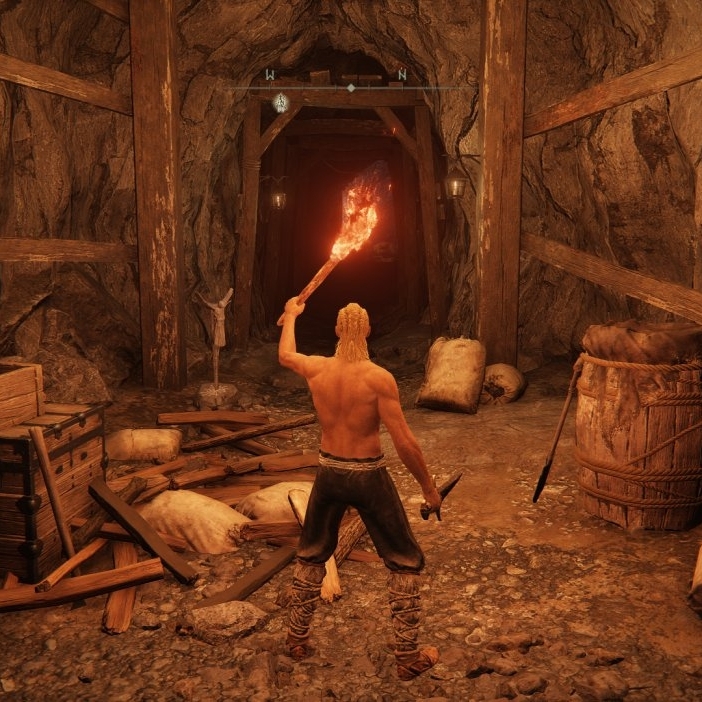Click the glowing marker icon below the compass
Image resolution: width=702 pixels, height=702 pixels.
pyautogui.click(x=281, y=102)
